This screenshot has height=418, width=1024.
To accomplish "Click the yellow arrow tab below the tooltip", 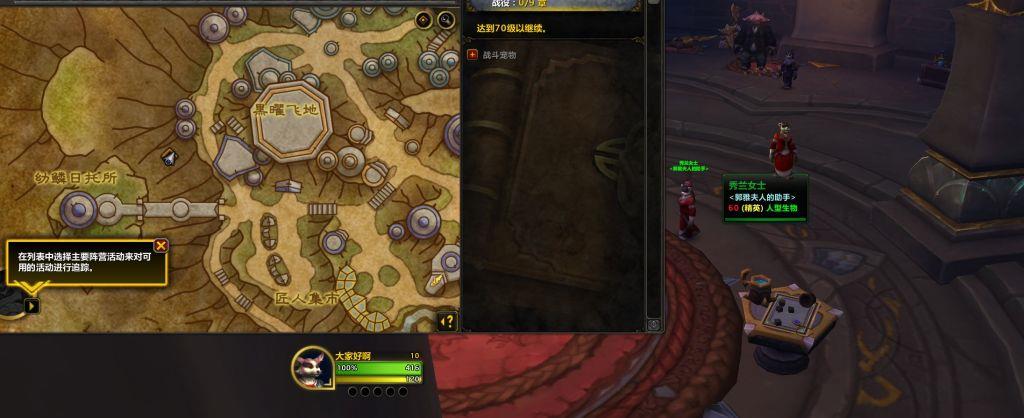I will 31,305.
